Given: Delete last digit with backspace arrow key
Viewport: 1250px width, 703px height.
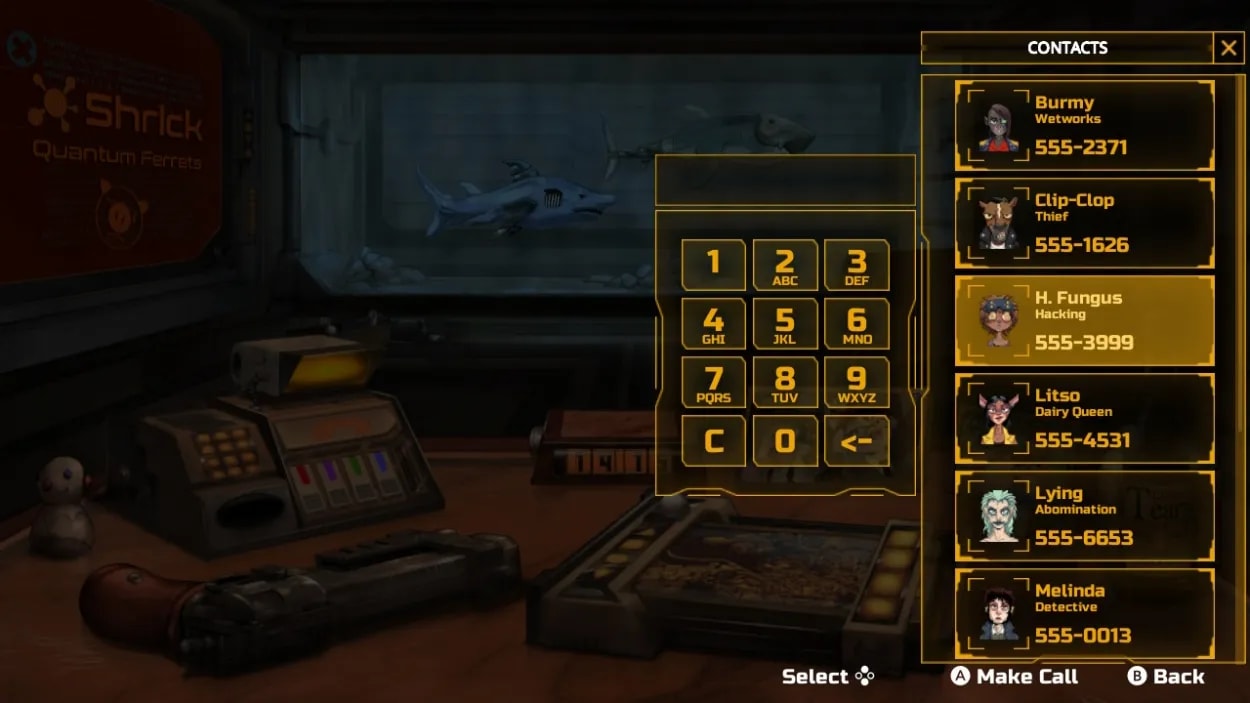Looking at the screenshot, I should click(x=857, y=441).
